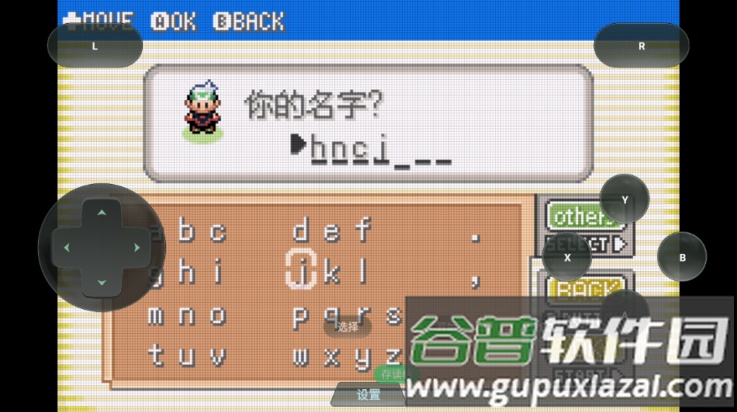Select the letter h key
Screen dimensions: 737x412
click(x=186, y=270)
